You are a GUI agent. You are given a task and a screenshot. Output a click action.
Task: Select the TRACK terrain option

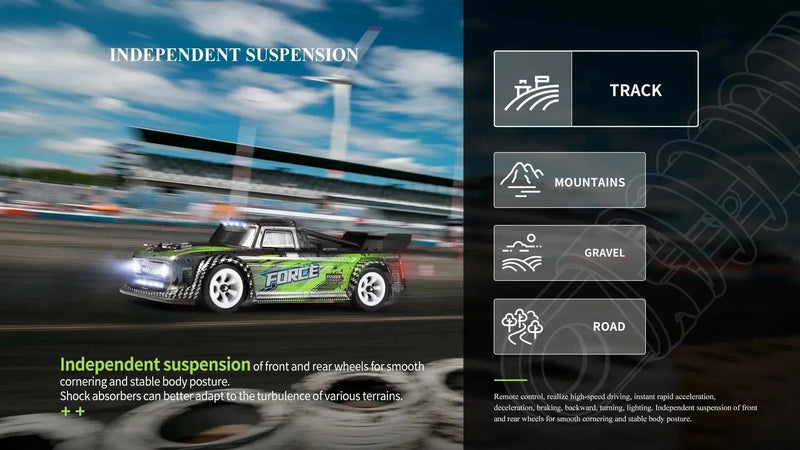tap(596, 89)
